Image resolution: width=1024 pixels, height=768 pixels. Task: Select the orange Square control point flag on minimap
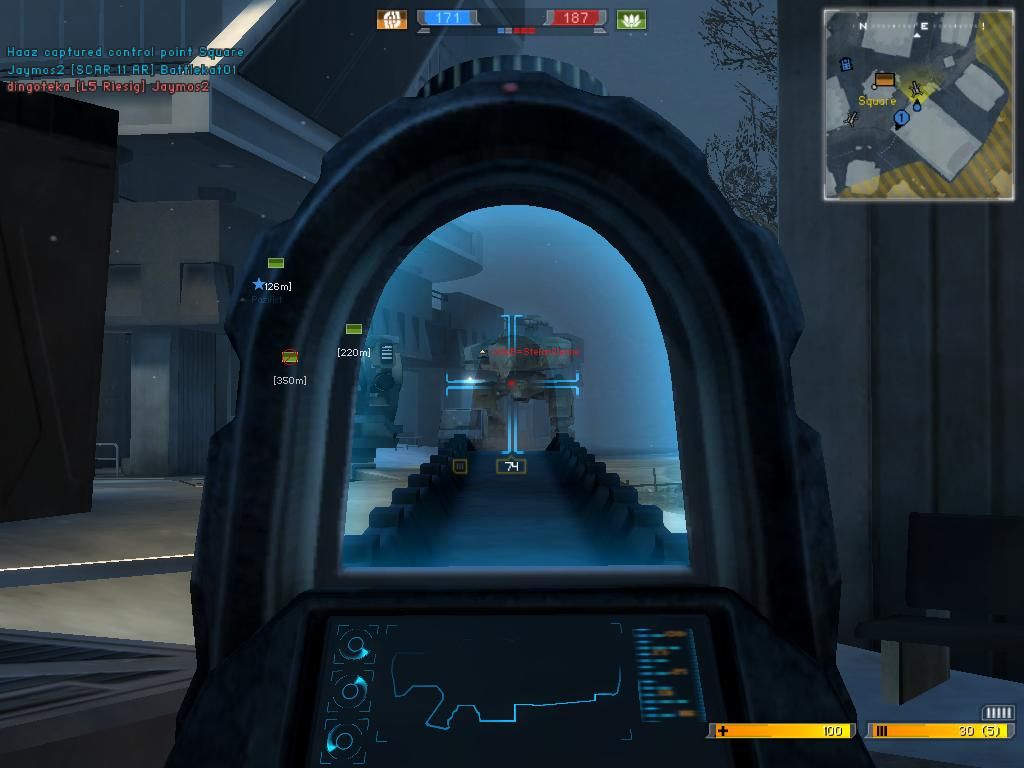pos(883,80)
